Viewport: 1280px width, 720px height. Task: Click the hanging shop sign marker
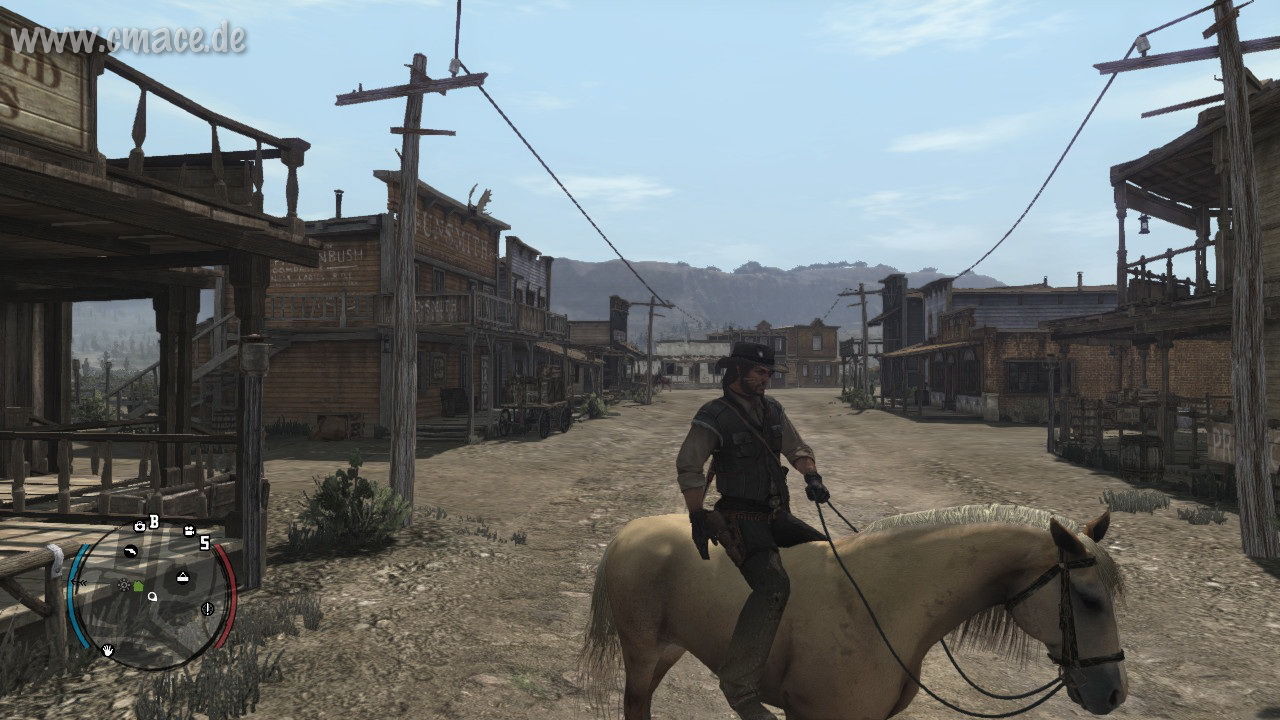183,576
